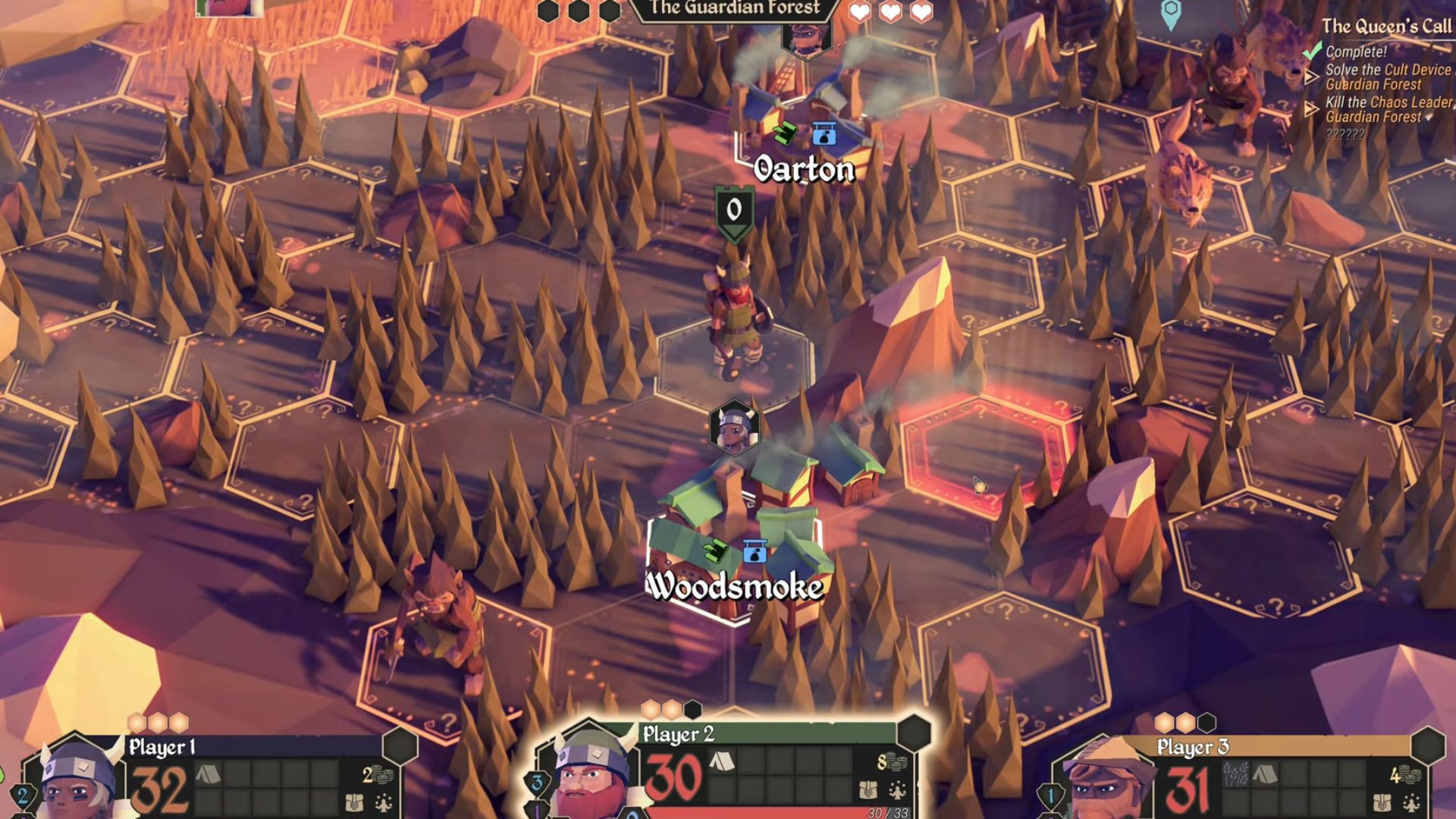This screenshot has width=1456, height=819.
Task: Select Player 1's tent item slot
Action: click(208, 774)
